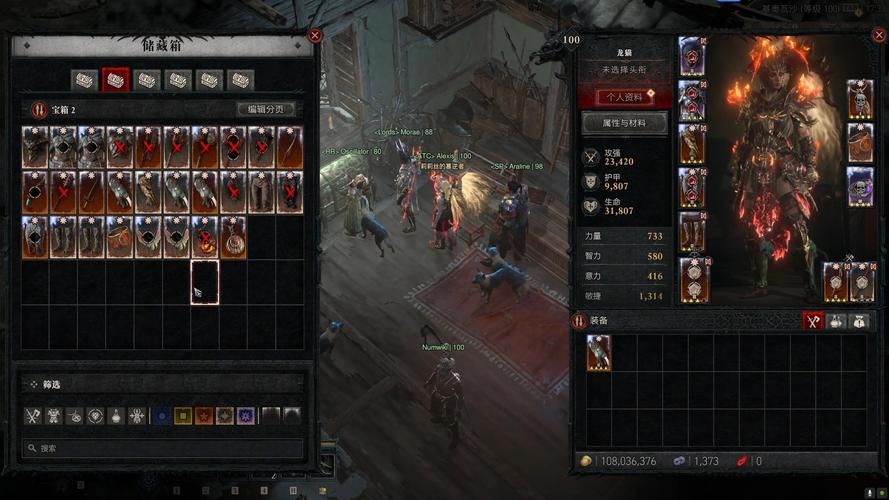The width and height of the screenshot is (889, 500).
Task: Toggle the orange star rarity filter
Action: [204, 415]
